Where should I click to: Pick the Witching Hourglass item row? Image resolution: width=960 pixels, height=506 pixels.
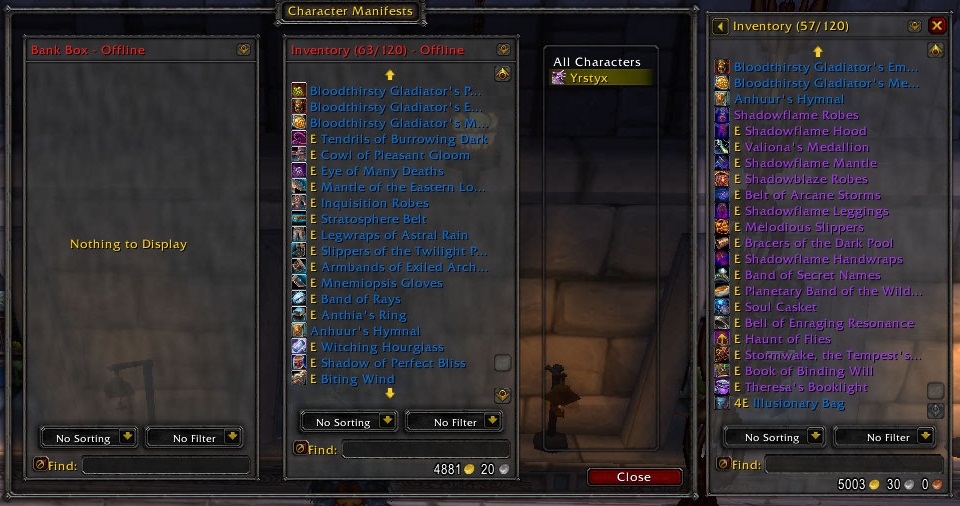tap(383, 347)
